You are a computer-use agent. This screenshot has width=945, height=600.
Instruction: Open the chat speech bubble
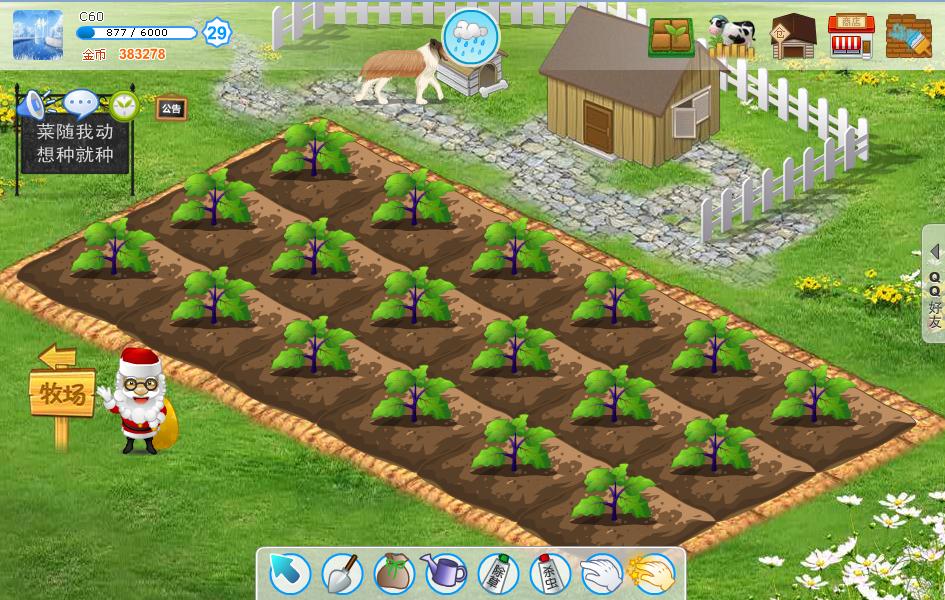(x=81, y=103)
